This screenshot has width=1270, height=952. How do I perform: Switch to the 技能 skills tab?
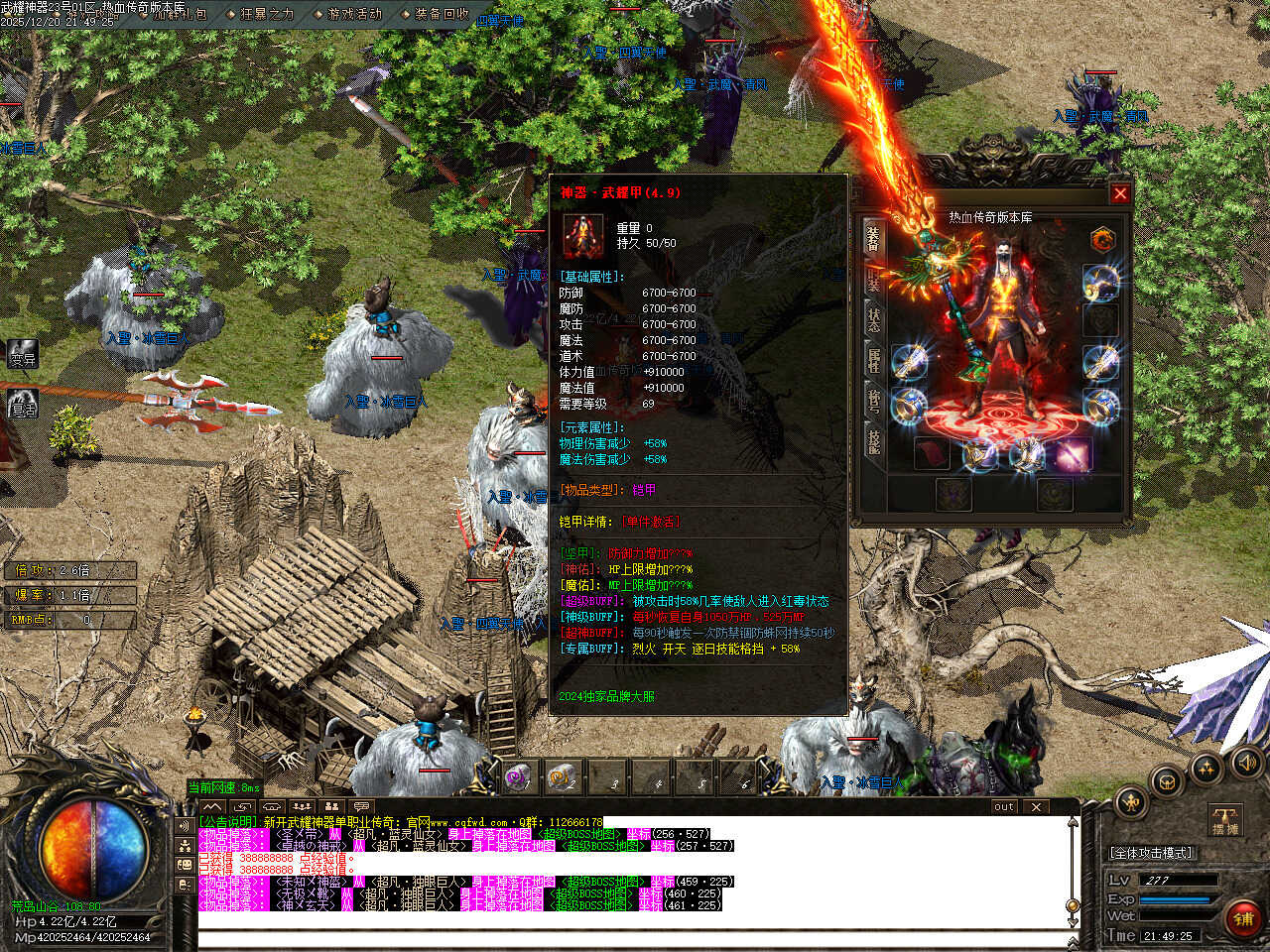[x=873, y=440]
